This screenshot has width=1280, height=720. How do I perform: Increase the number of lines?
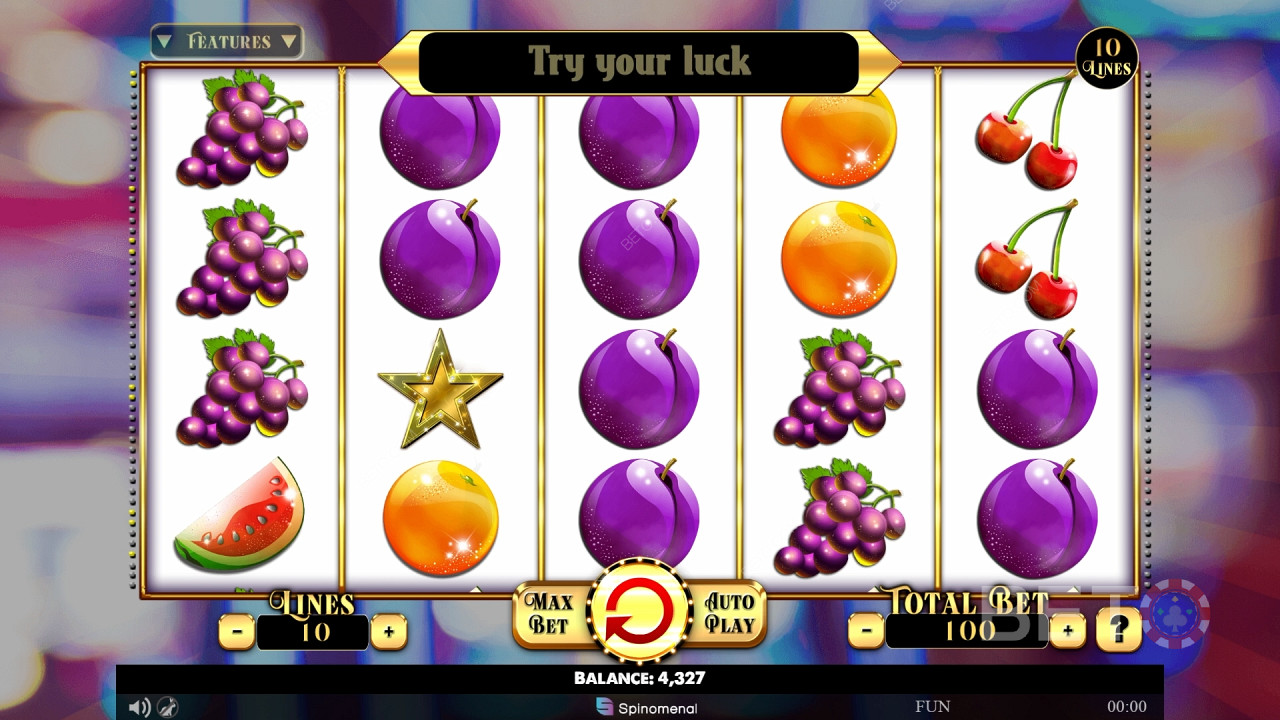tap(388, 631)
